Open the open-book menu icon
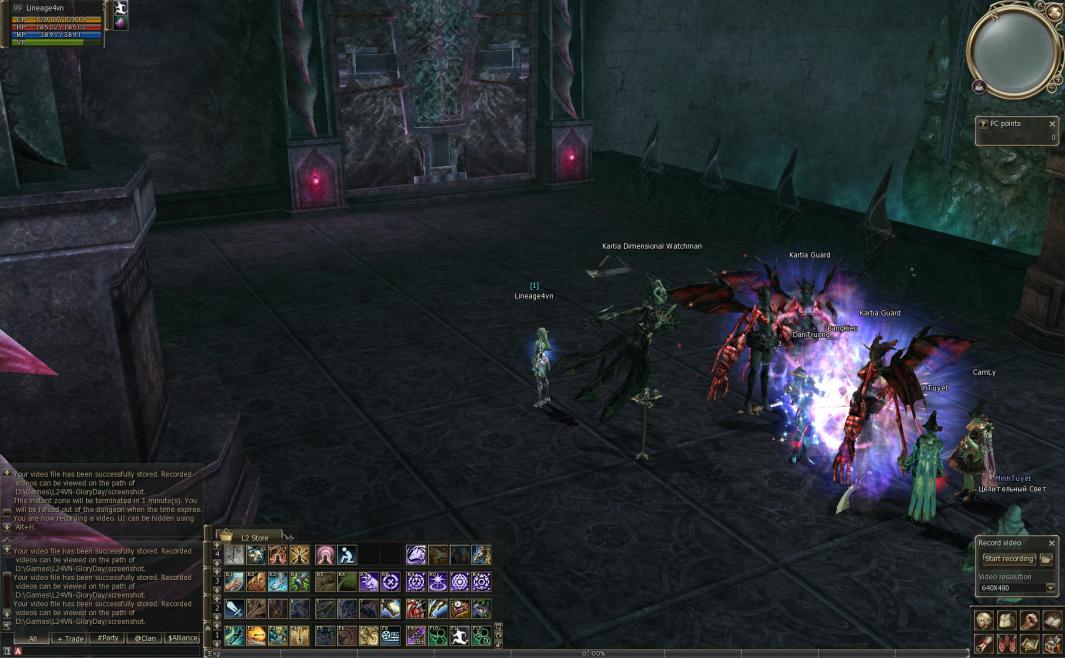The height and width of the screenshot is (658, 1065). [1052, 620]
